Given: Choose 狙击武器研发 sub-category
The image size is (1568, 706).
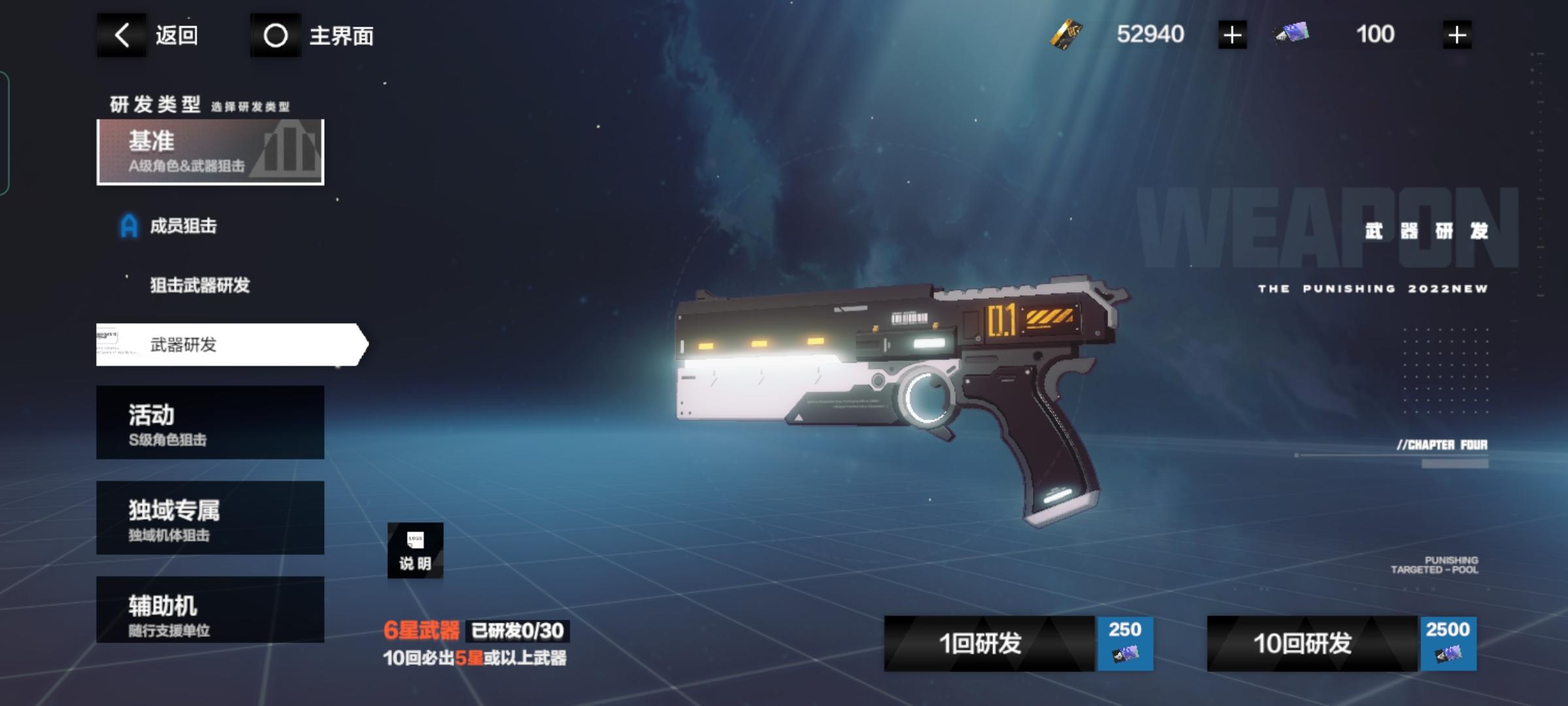Looking at the screenshot, I should (199, 286).
